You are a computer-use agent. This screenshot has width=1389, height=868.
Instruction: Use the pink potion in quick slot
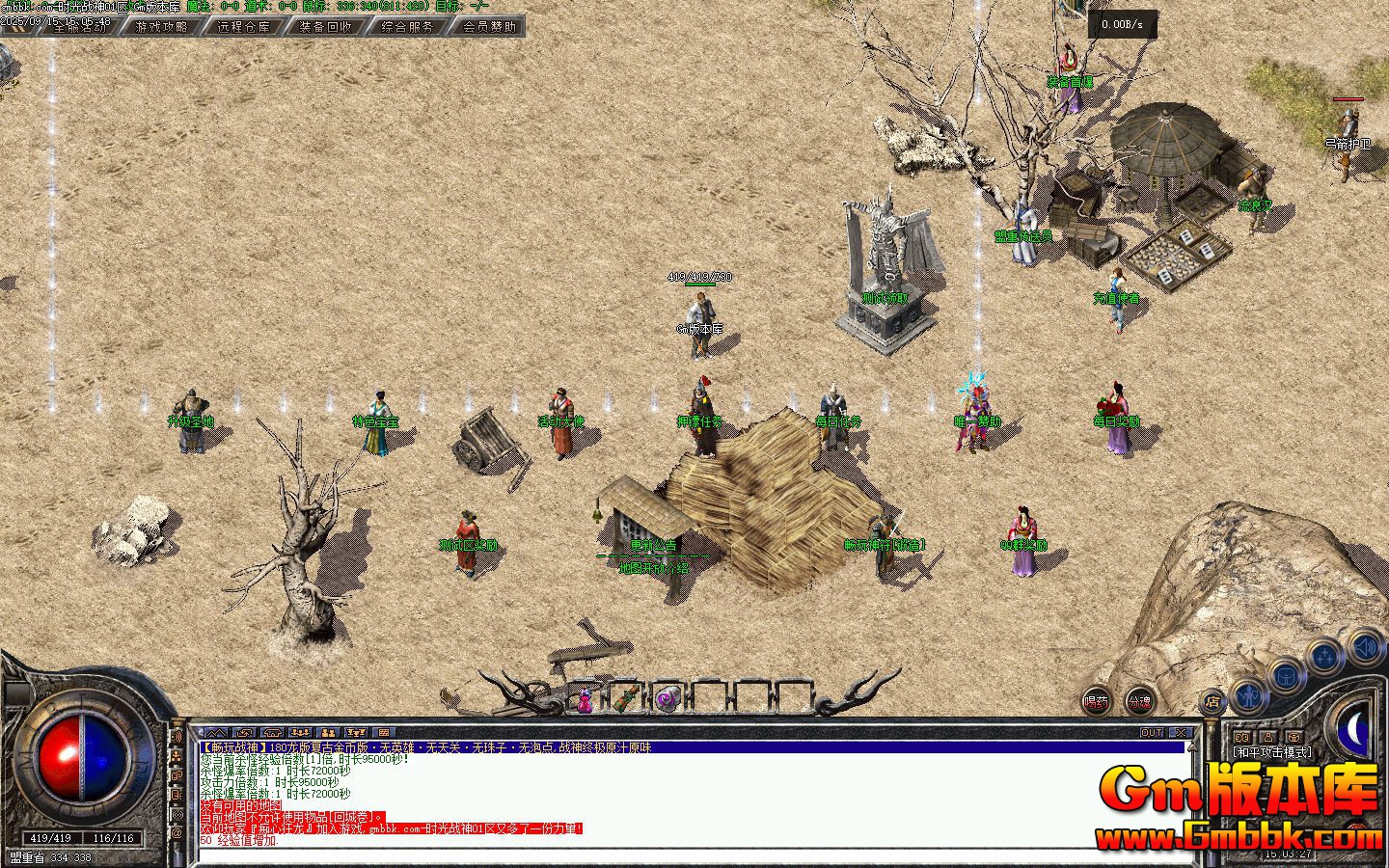[585, 699]
